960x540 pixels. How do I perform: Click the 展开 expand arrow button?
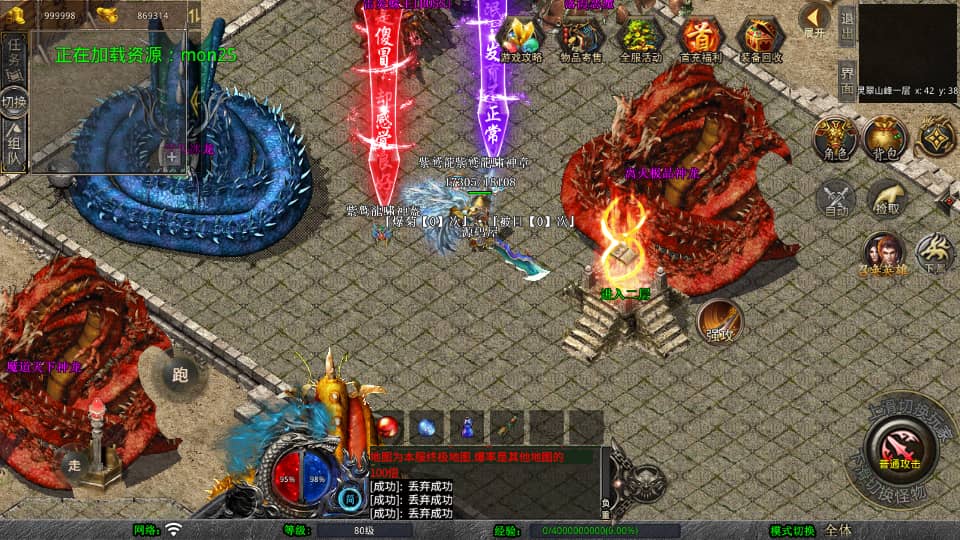click(x=815, y=19)
